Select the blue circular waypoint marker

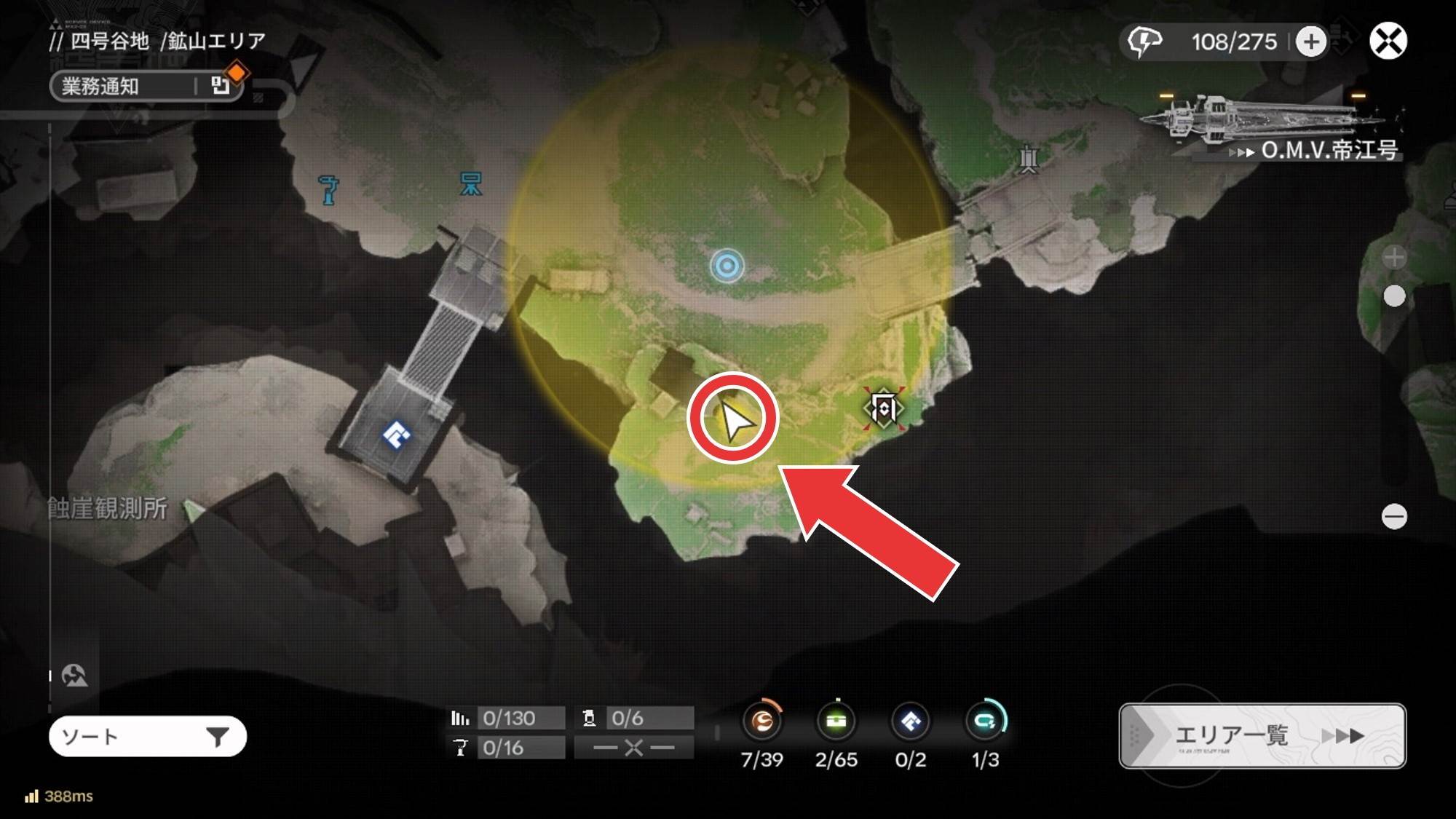point(727,266)
